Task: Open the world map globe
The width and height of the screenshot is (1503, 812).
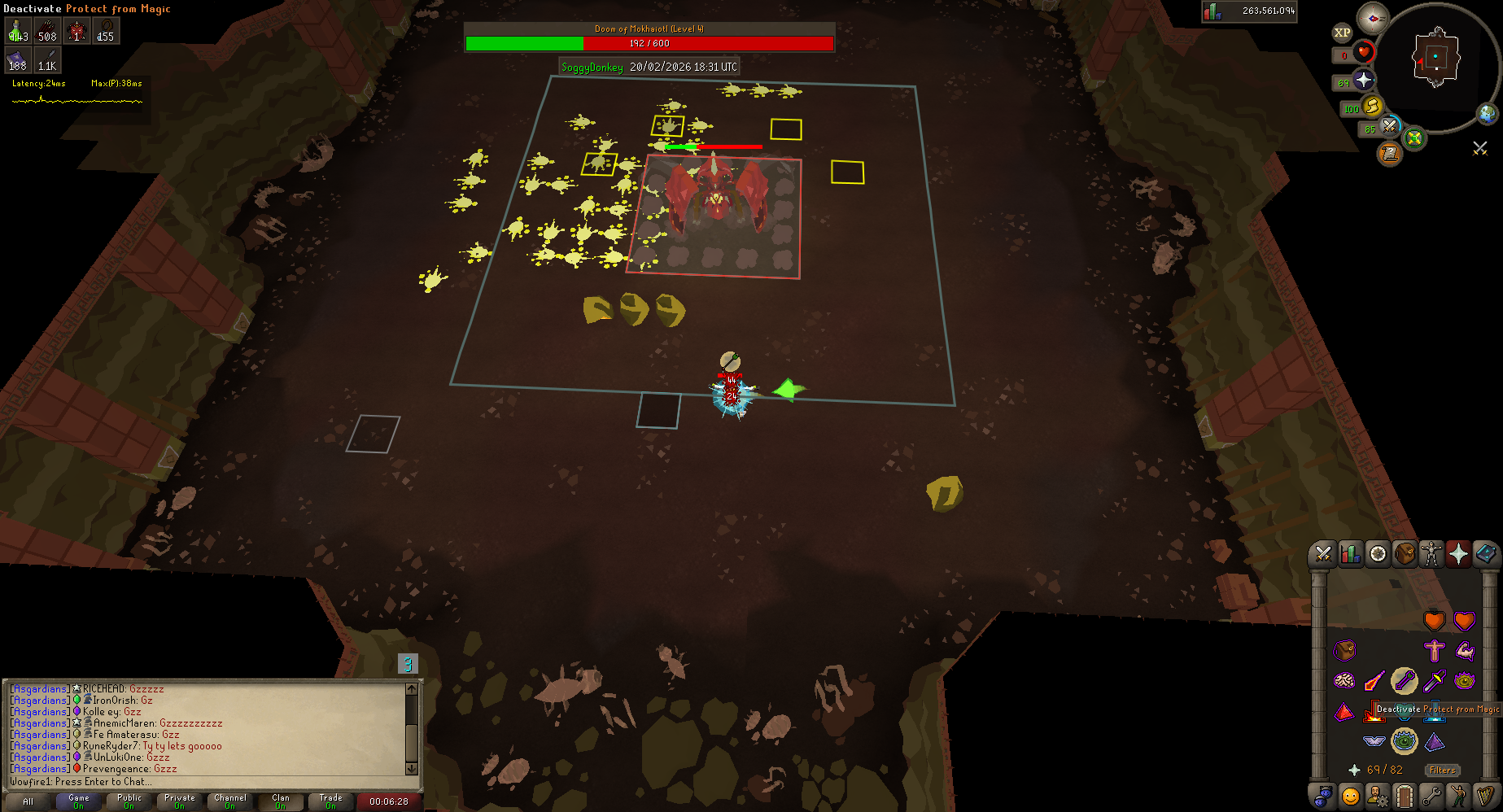Action: tap(1488, 114)
